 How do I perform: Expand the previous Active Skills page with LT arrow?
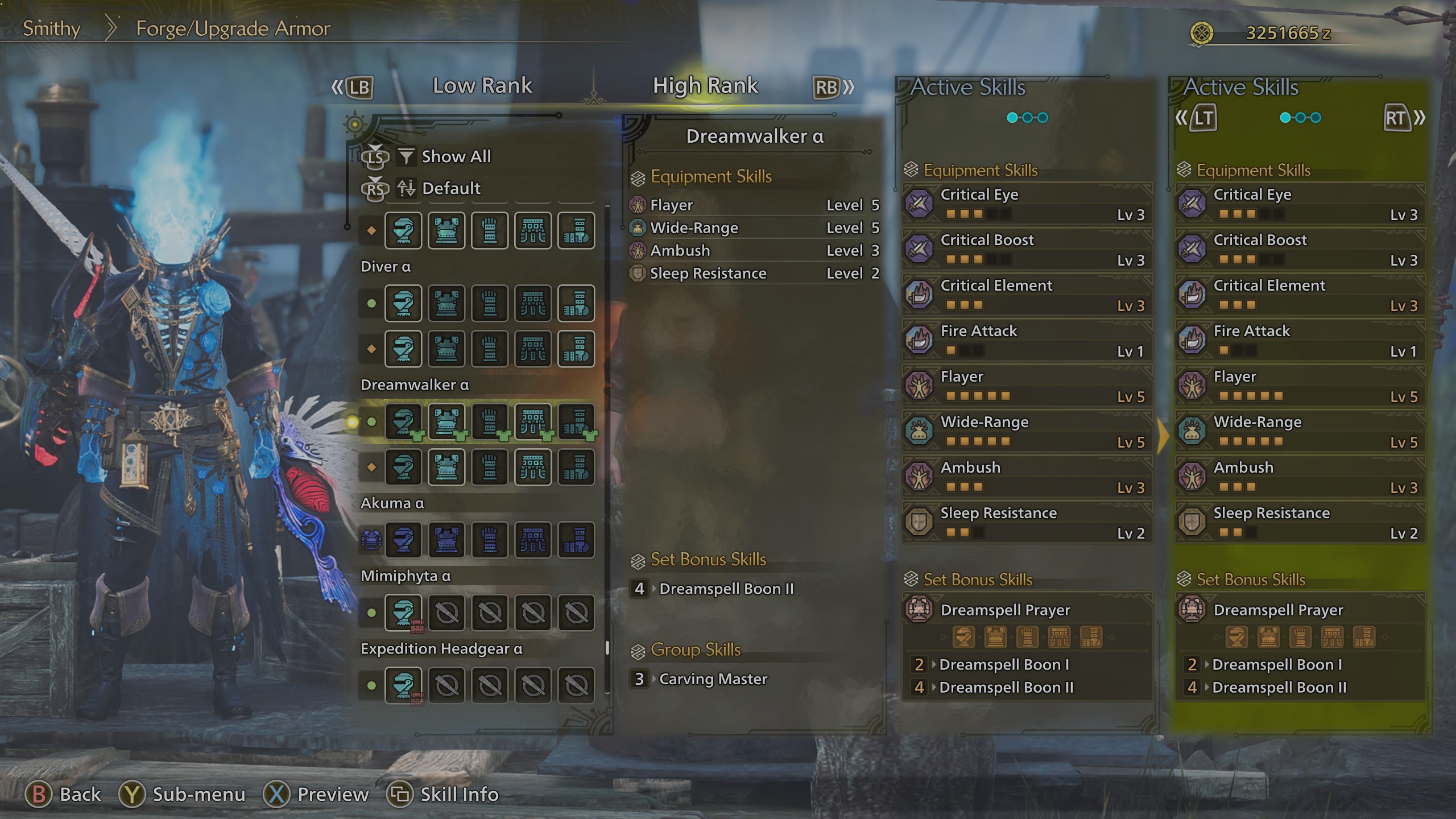(1202, 118)
